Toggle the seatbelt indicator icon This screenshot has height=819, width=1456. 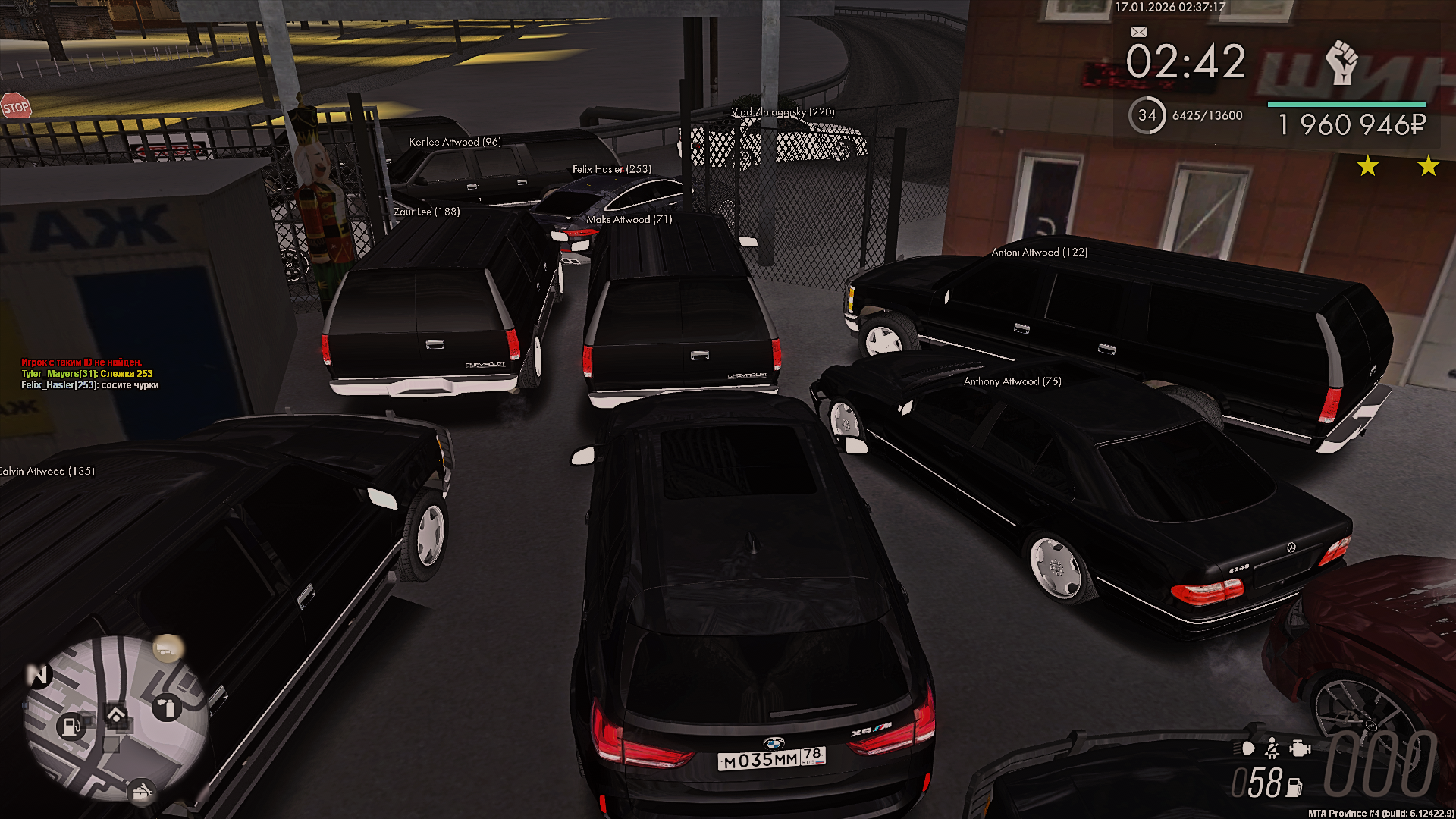coord(1272,749)
